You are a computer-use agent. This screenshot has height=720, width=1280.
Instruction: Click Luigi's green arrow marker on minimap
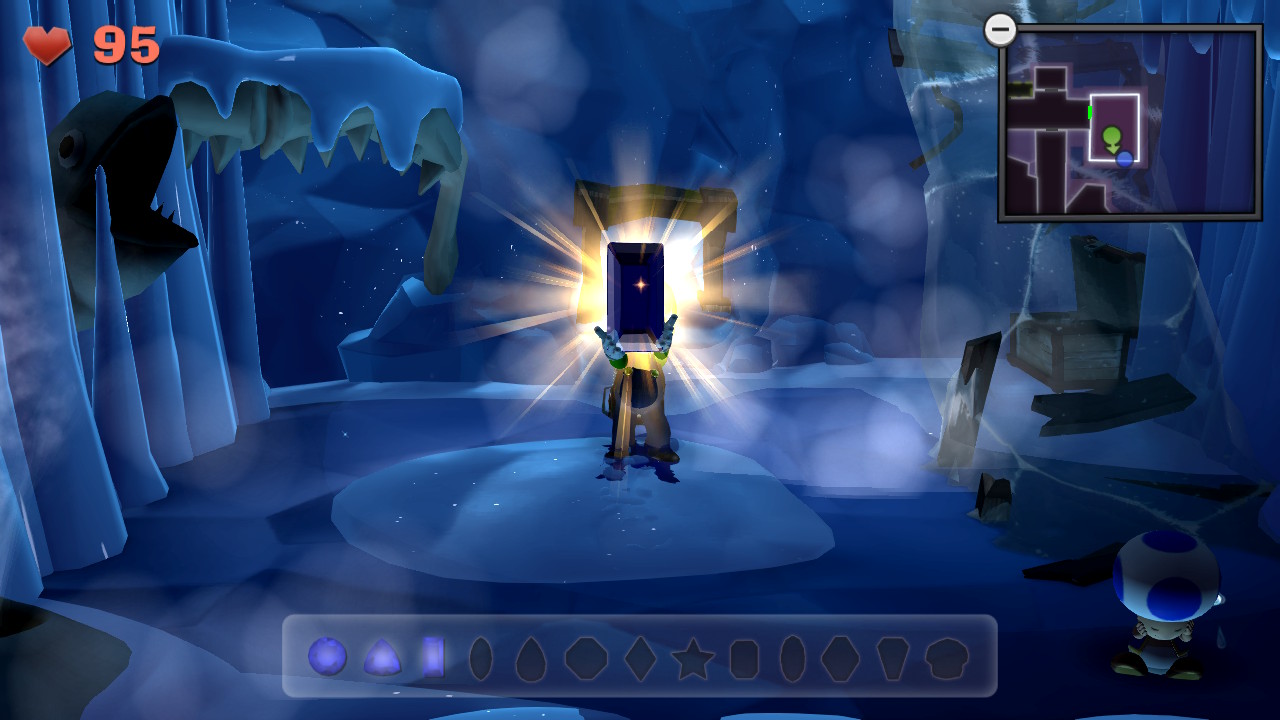tap(1111, 137)
